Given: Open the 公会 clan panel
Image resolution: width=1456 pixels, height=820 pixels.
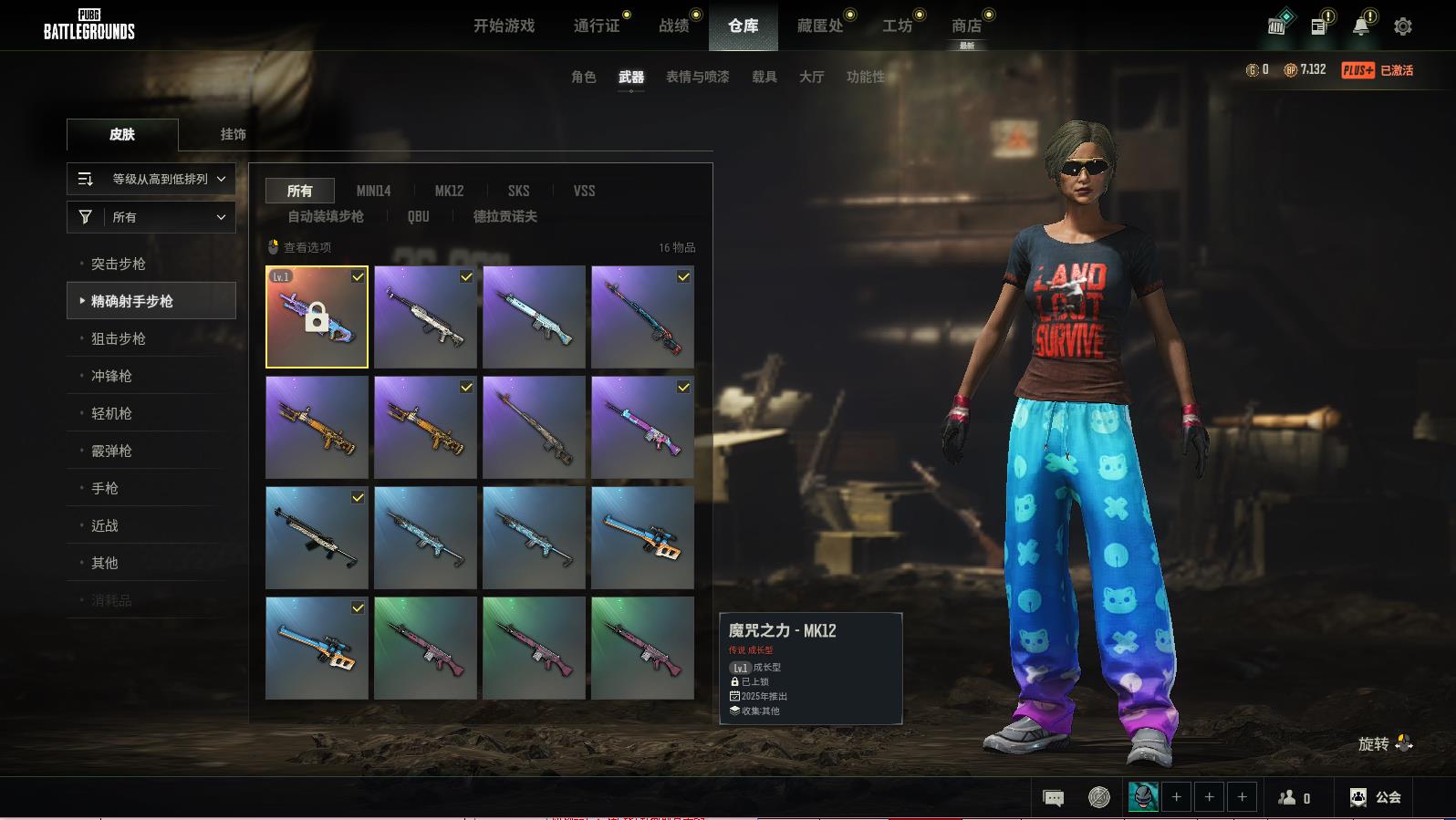Looking at the screenshot, I should [x=1375, y=797].
